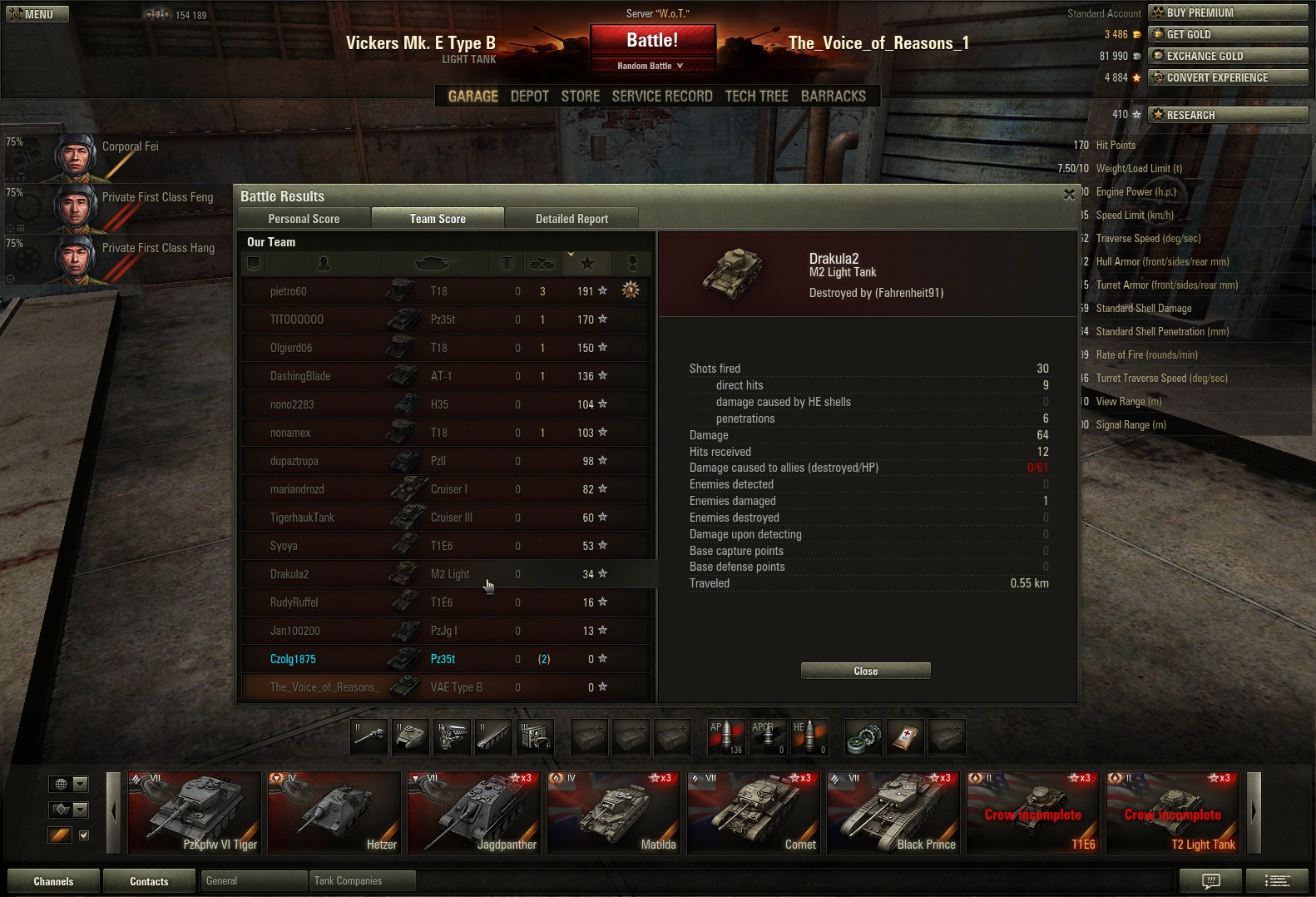Viewport: 1316px width, 897px height.
Task: Open the Barracks
Action: click(833, 97)
